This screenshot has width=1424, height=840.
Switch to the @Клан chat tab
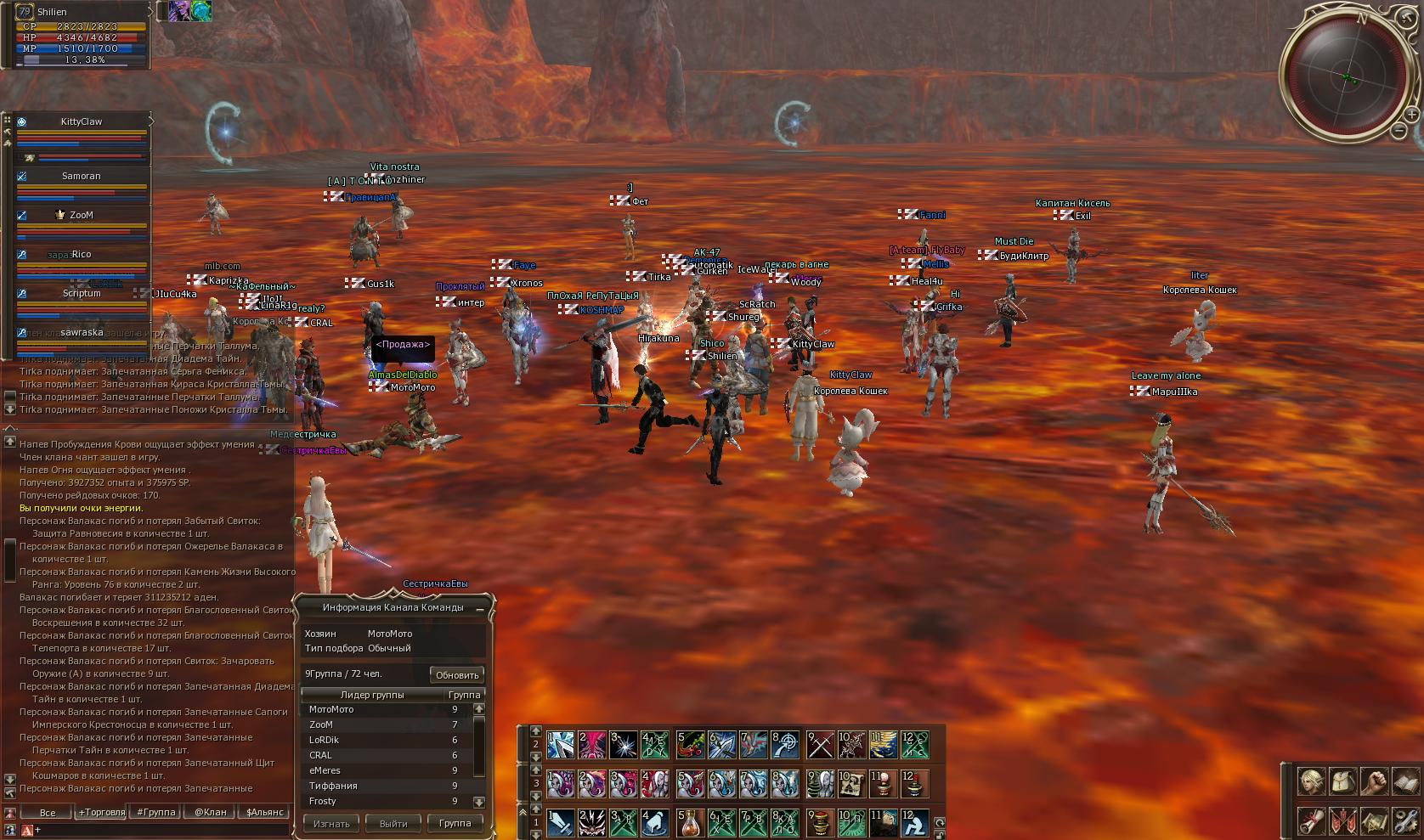pyautogui.click(x=211, y=812)
